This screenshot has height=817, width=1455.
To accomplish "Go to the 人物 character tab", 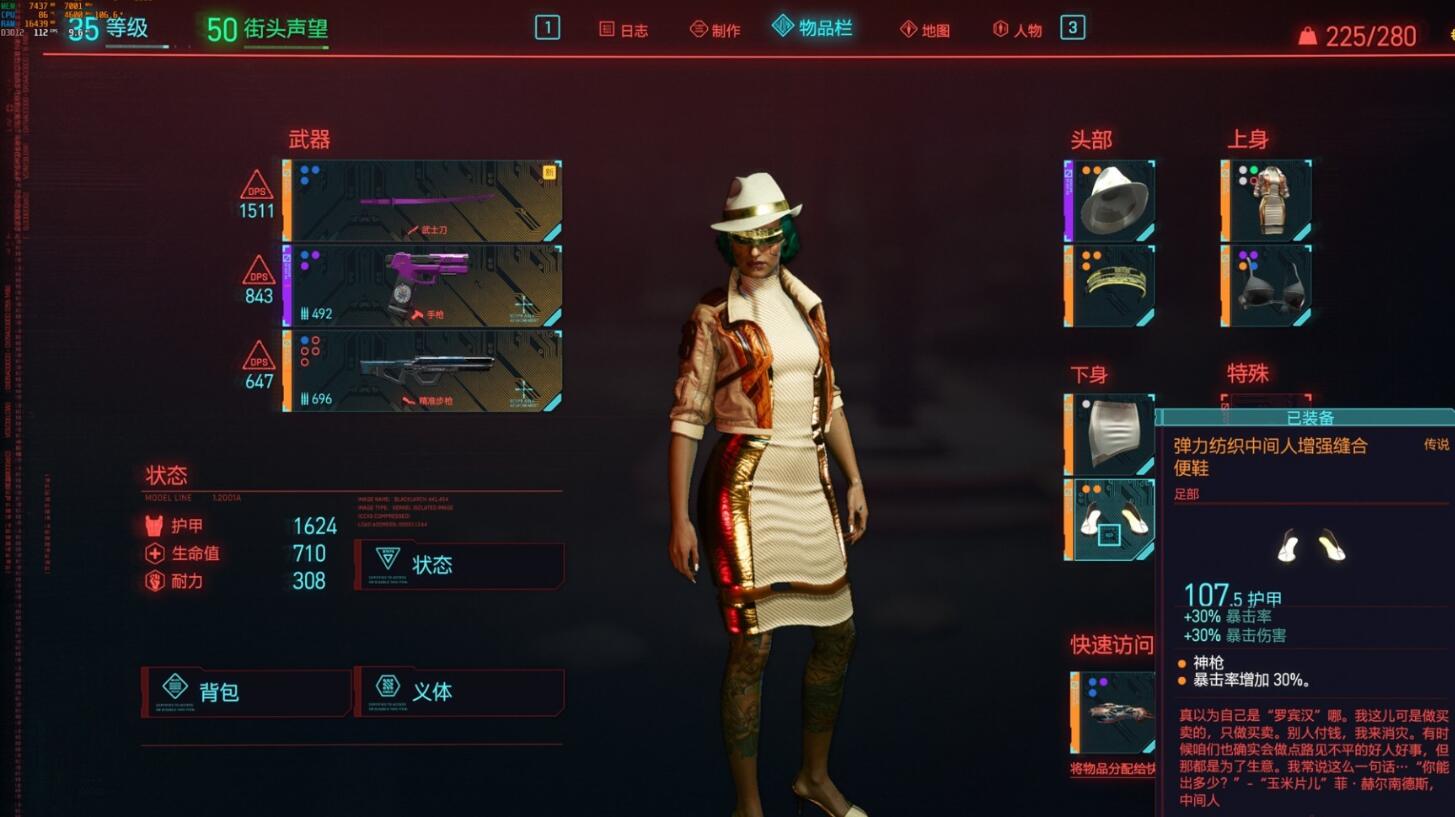I will pos(1017,30).
